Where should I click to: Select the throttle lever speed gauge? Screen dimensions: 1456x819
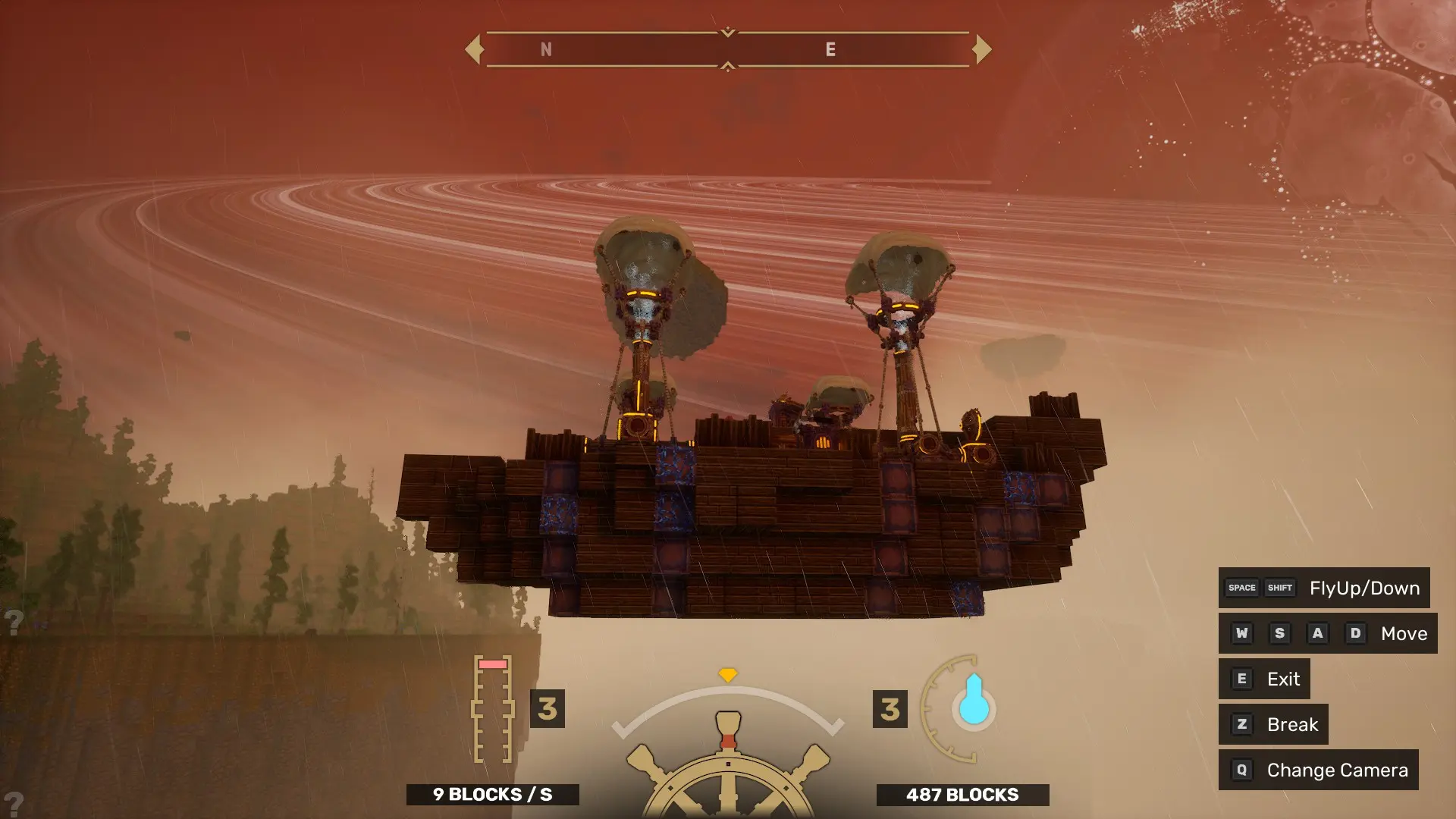pyautogui.click(x=493, y=709)
